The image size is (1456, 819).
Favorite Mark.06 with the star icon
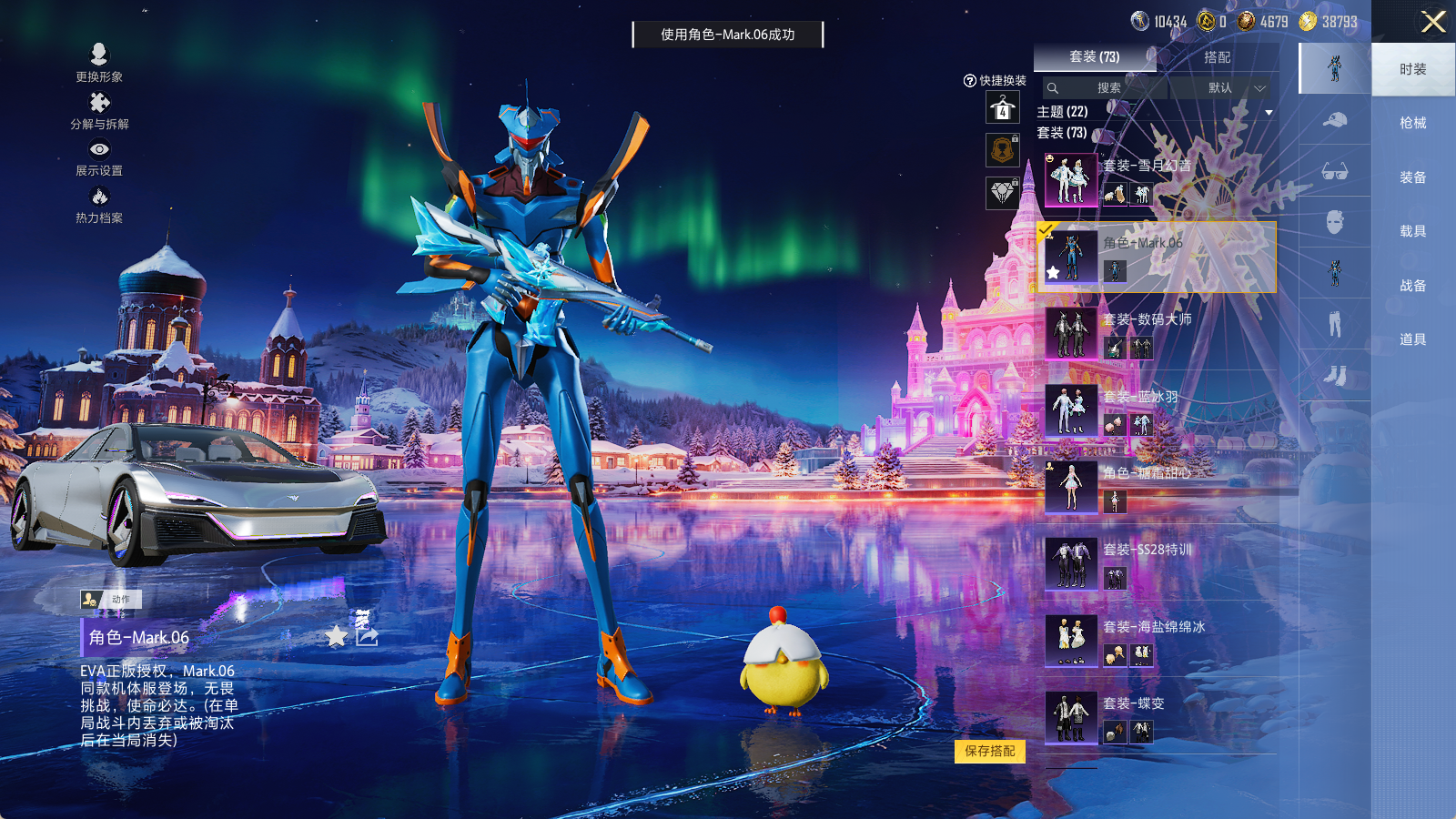point(337,636)
